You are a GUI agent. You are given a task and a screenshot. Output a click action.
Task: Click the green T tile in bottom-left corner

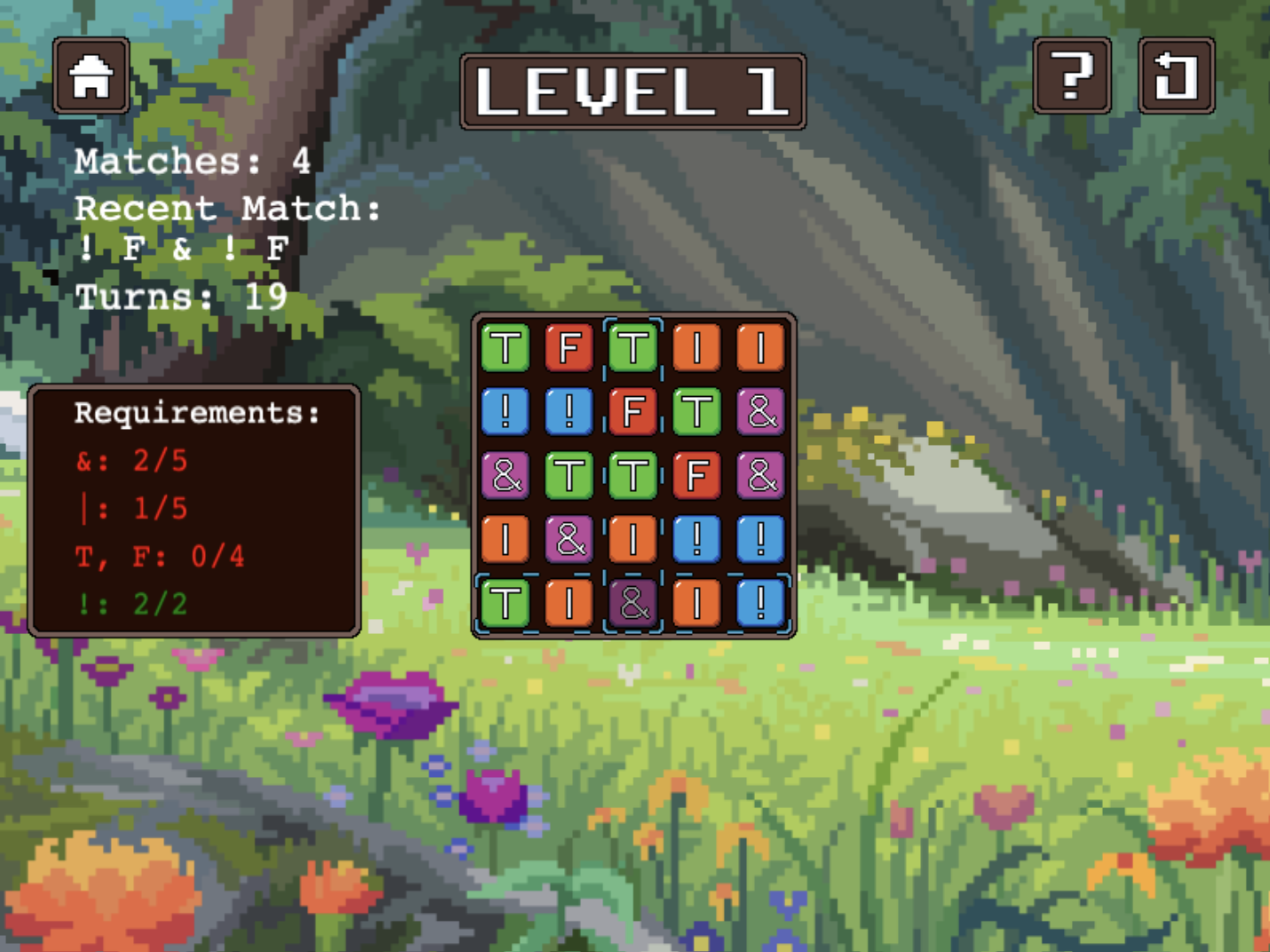pyautogui.click(x=506, y=601)
